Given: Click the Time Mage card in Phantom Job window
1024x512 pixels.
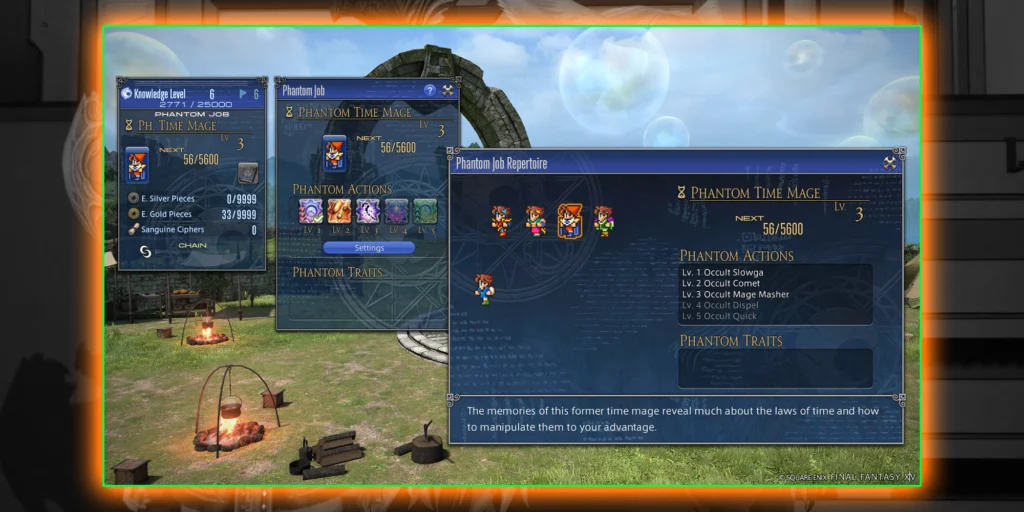Looking at the screenshot, I should [x=334, y=155].
